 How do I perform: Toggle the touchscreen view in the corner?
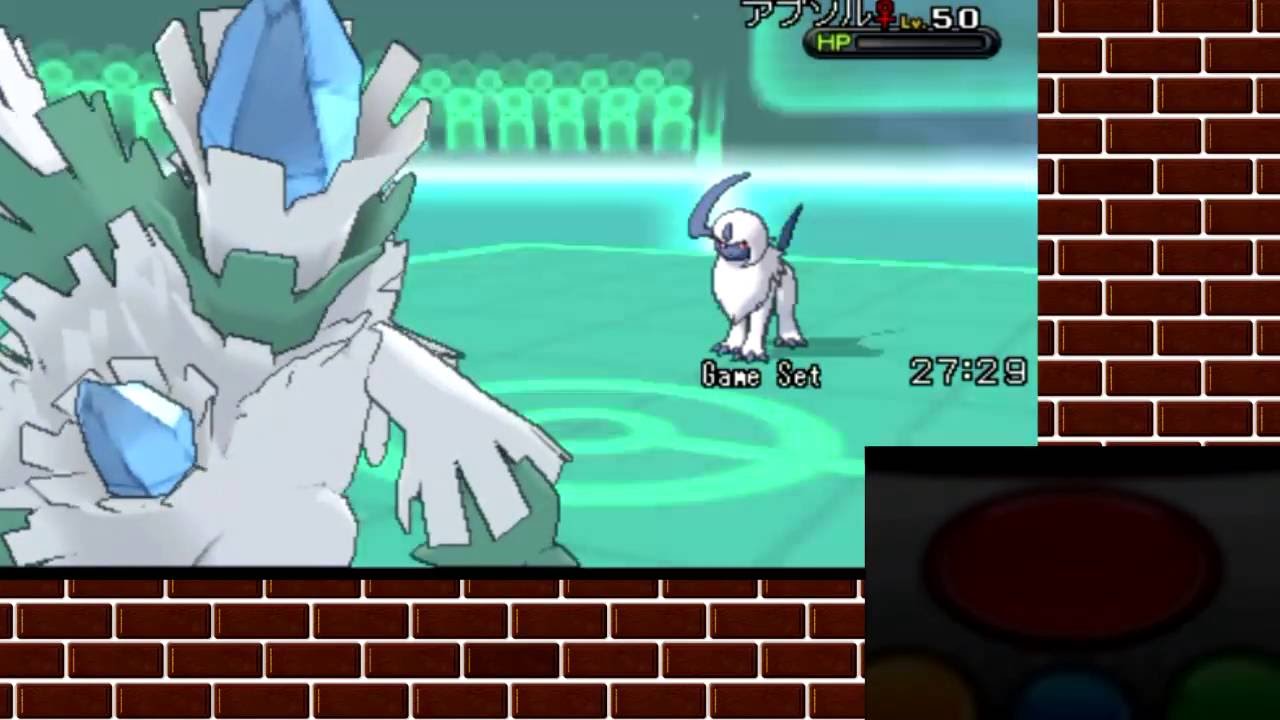pos(1070,580)
